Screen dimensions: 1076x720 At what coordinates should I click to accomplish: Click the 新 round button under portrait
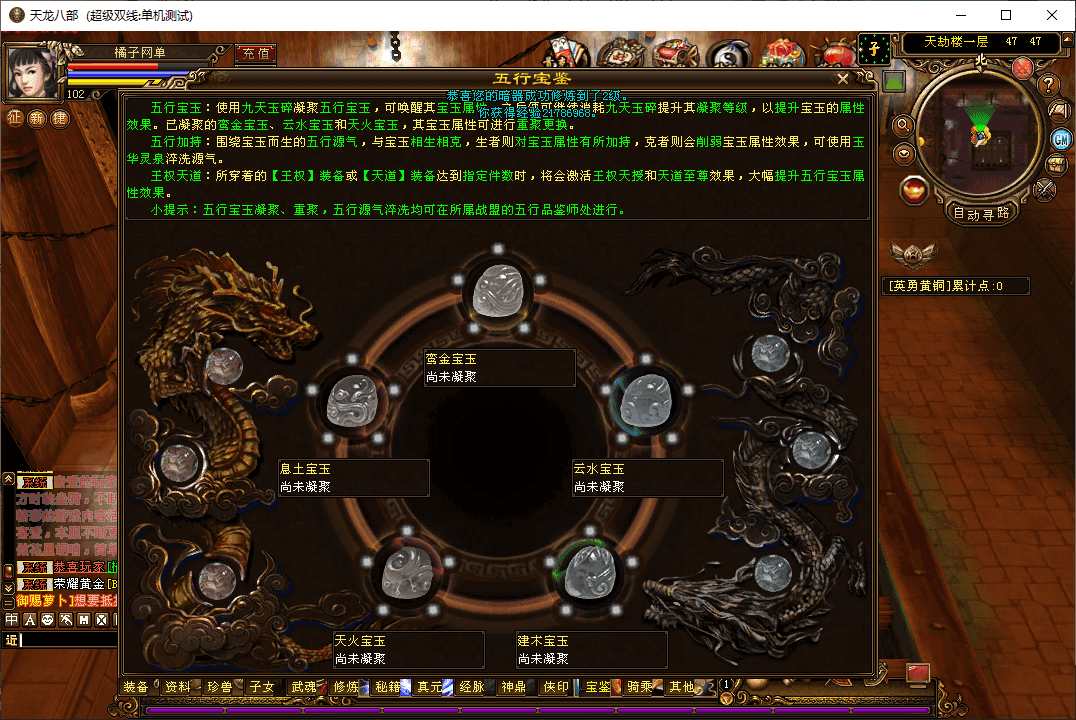pyautogui.click(x=37, y=118)
